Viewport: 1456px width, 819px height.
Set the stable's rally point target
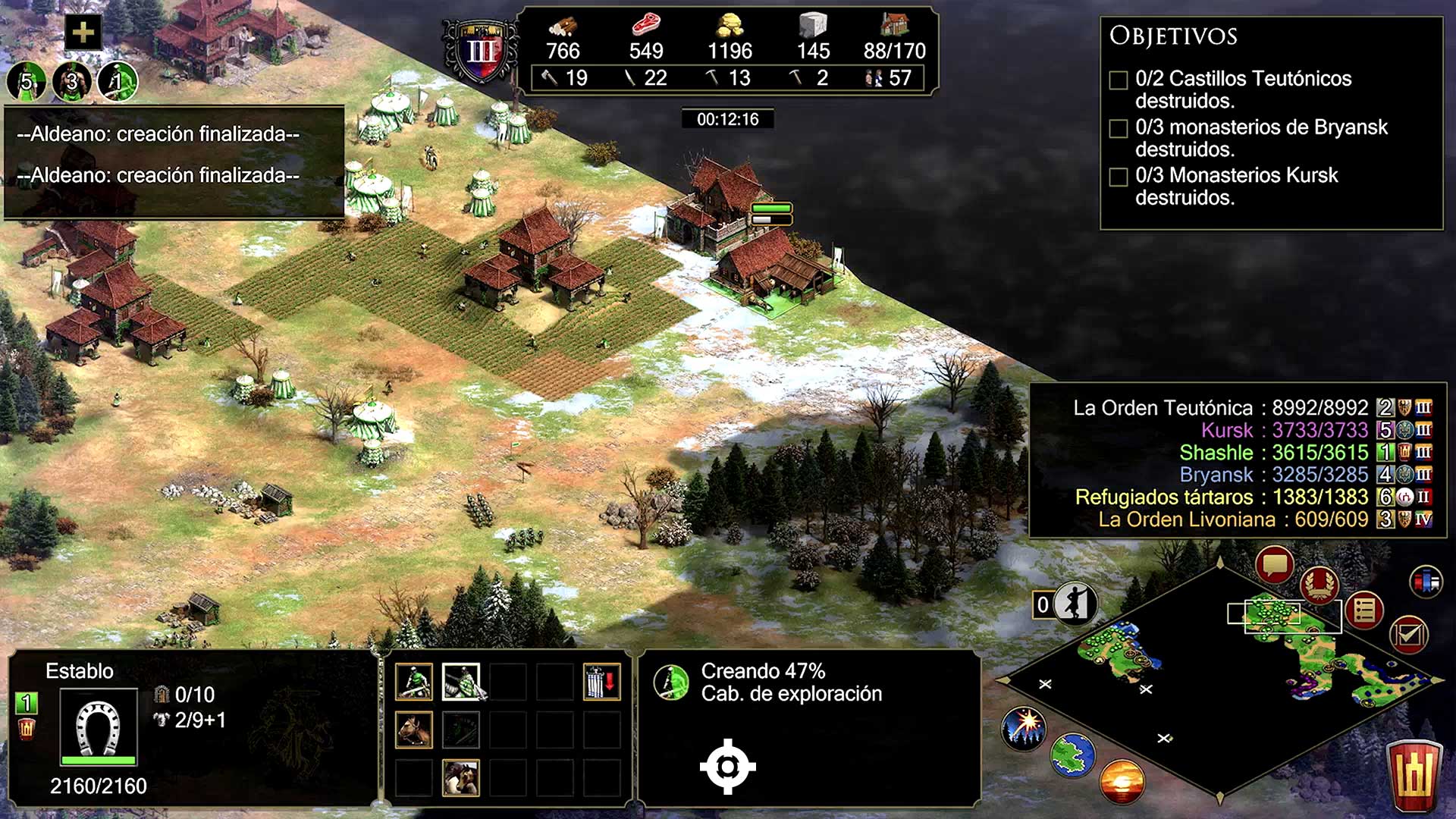tap(727, 767)
